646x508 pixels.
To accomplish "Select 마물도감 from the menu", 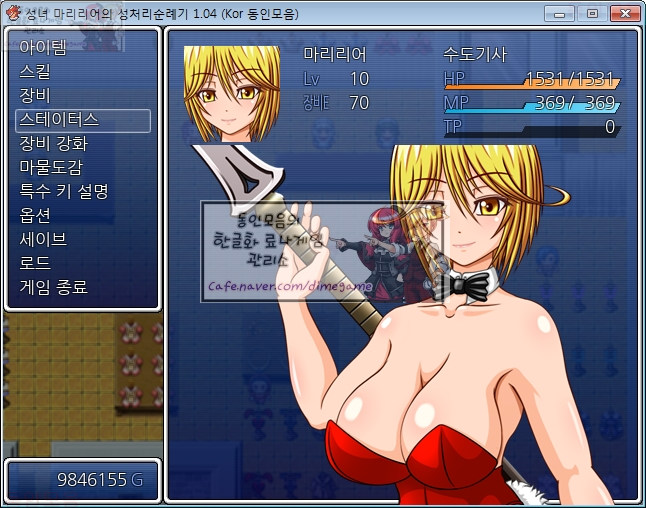I will [51, 168].
